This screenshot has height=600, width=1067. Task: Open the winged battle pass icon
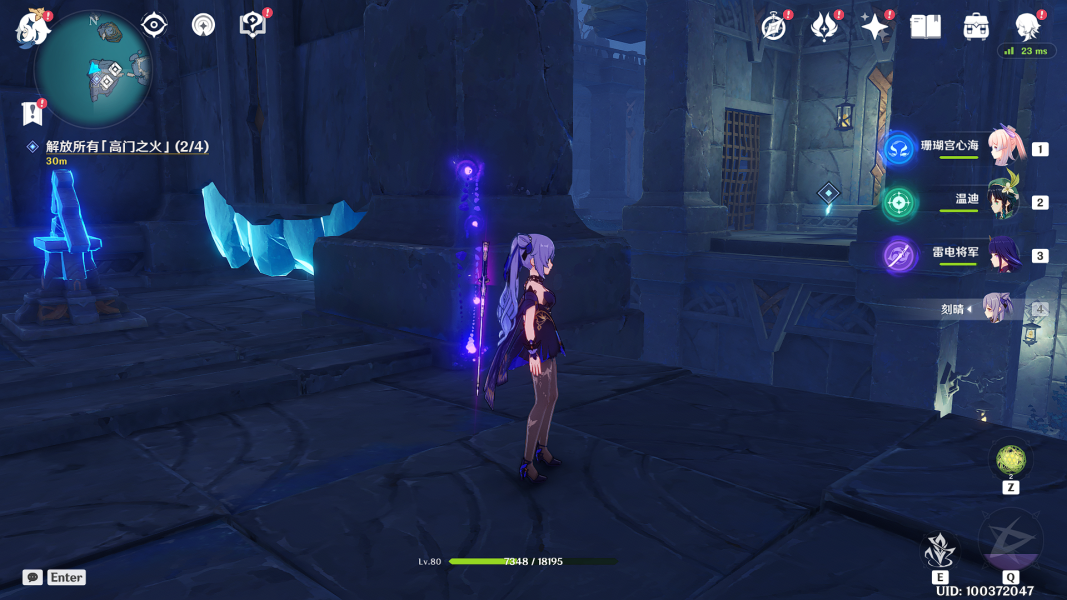[x=824, y=27]
